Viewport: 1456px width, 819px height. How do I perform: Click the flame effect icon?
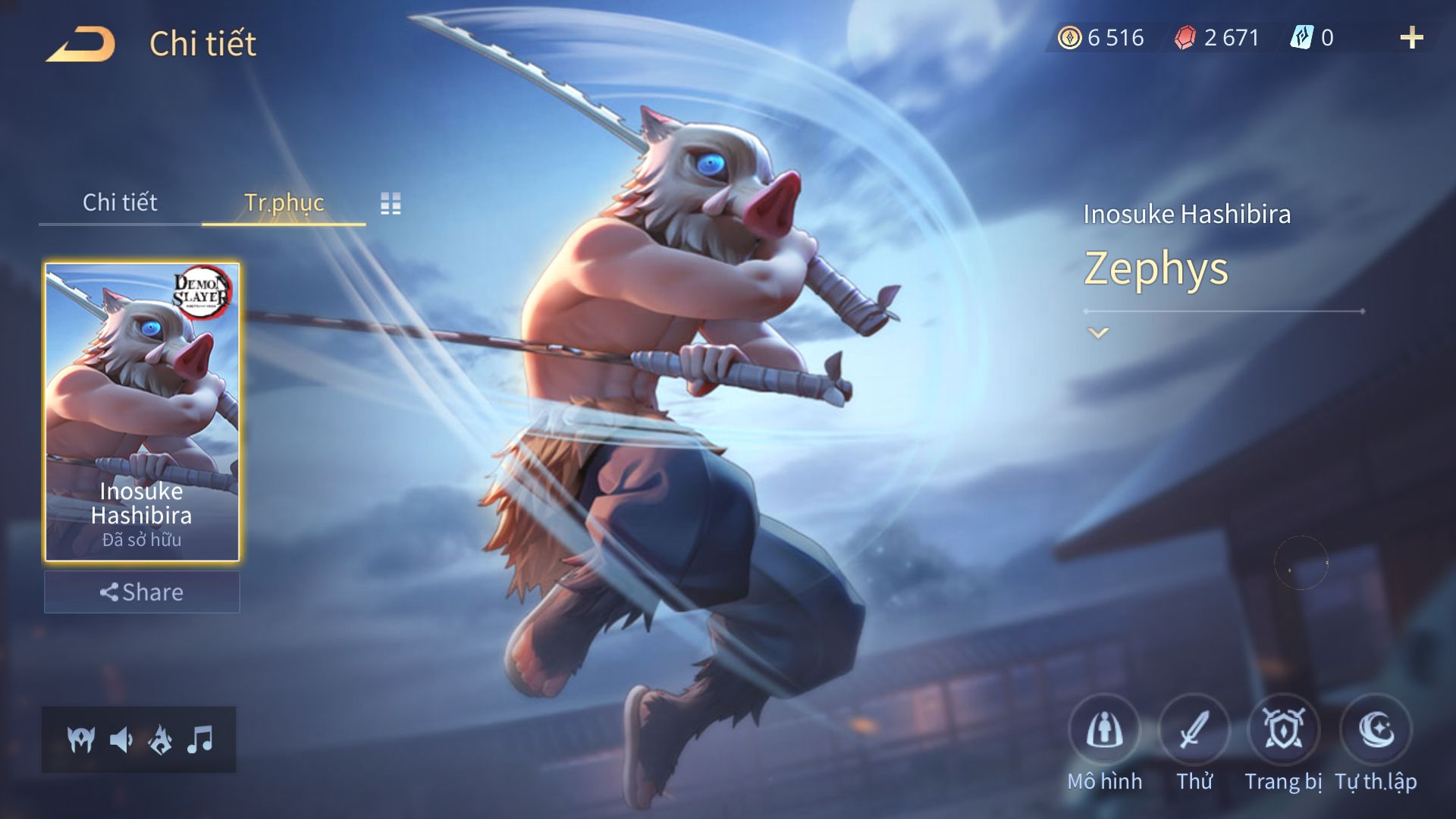pos(161,739)
